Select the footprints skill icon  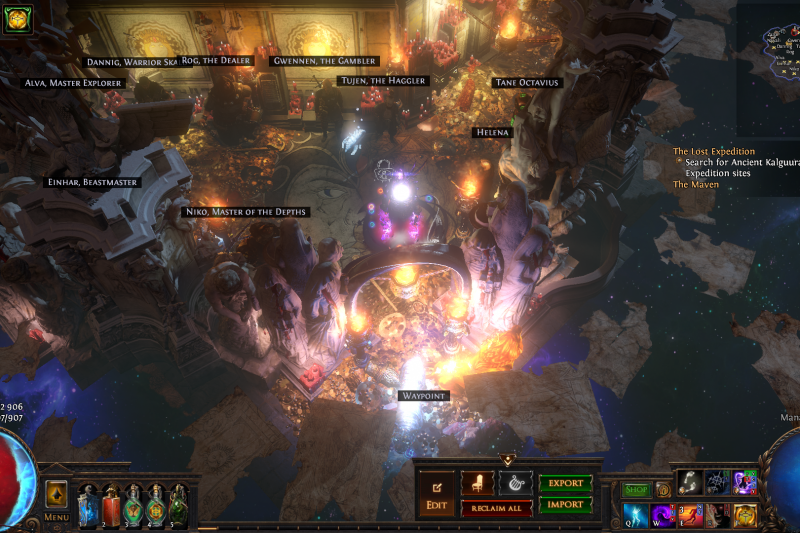pyautogui.click(x=689, y=483)
